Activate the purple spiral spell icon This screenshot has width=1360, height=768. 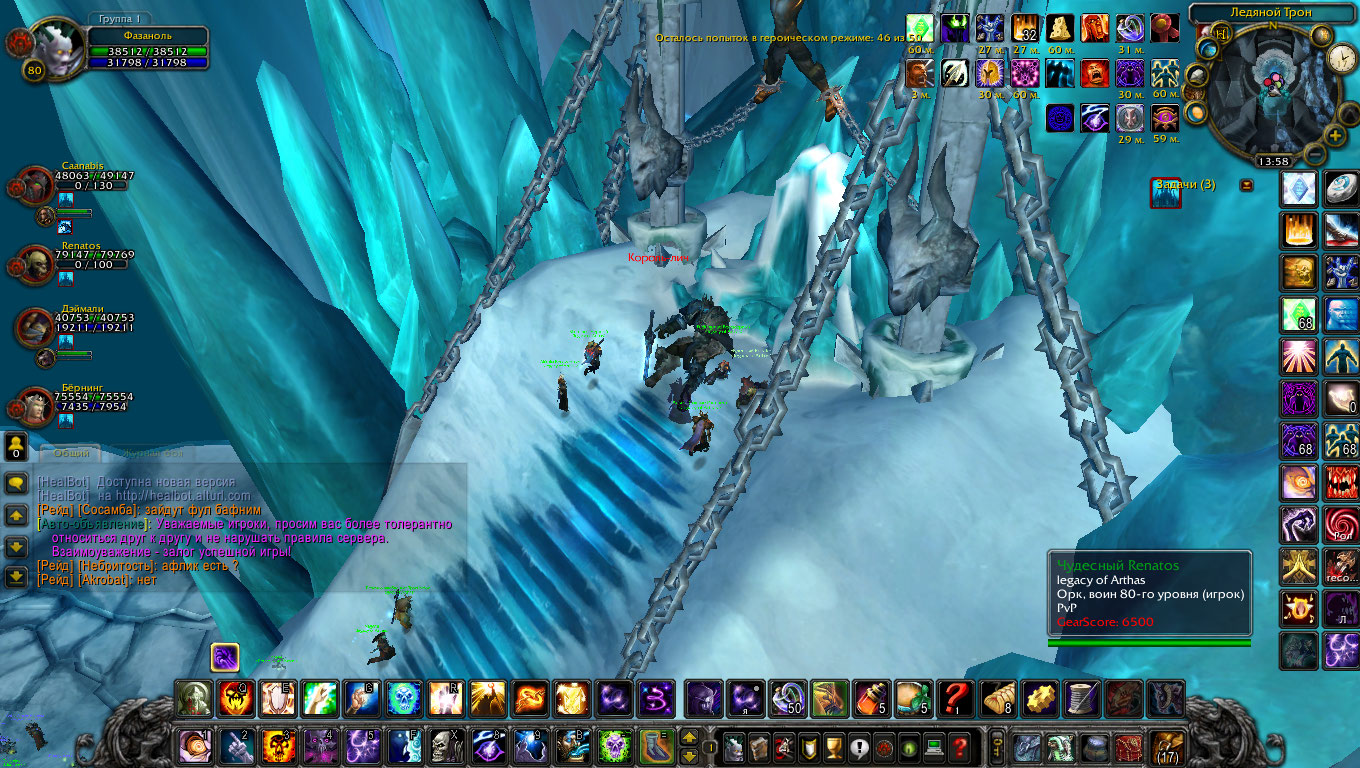coord(655,698)
